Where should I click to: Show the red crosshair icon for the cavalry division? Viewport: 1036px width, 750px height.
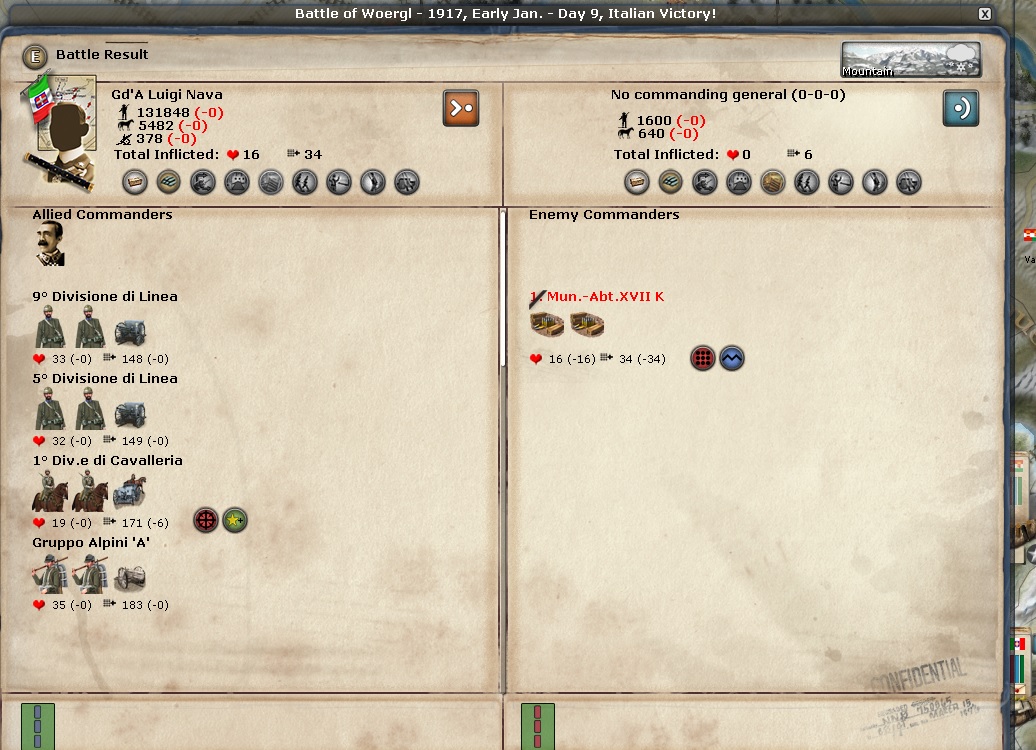tap(205, 521)
